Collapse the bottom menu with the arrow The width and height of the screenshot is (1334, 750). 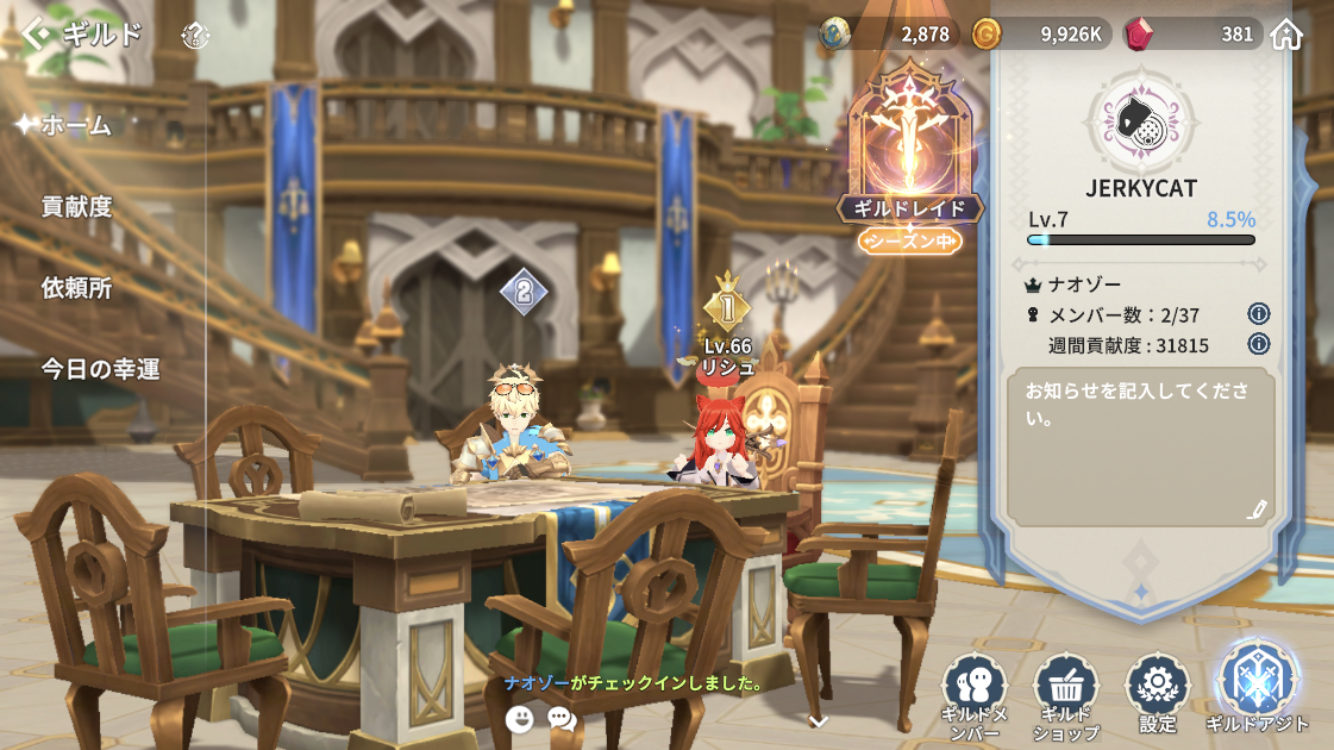pos(817,720)
